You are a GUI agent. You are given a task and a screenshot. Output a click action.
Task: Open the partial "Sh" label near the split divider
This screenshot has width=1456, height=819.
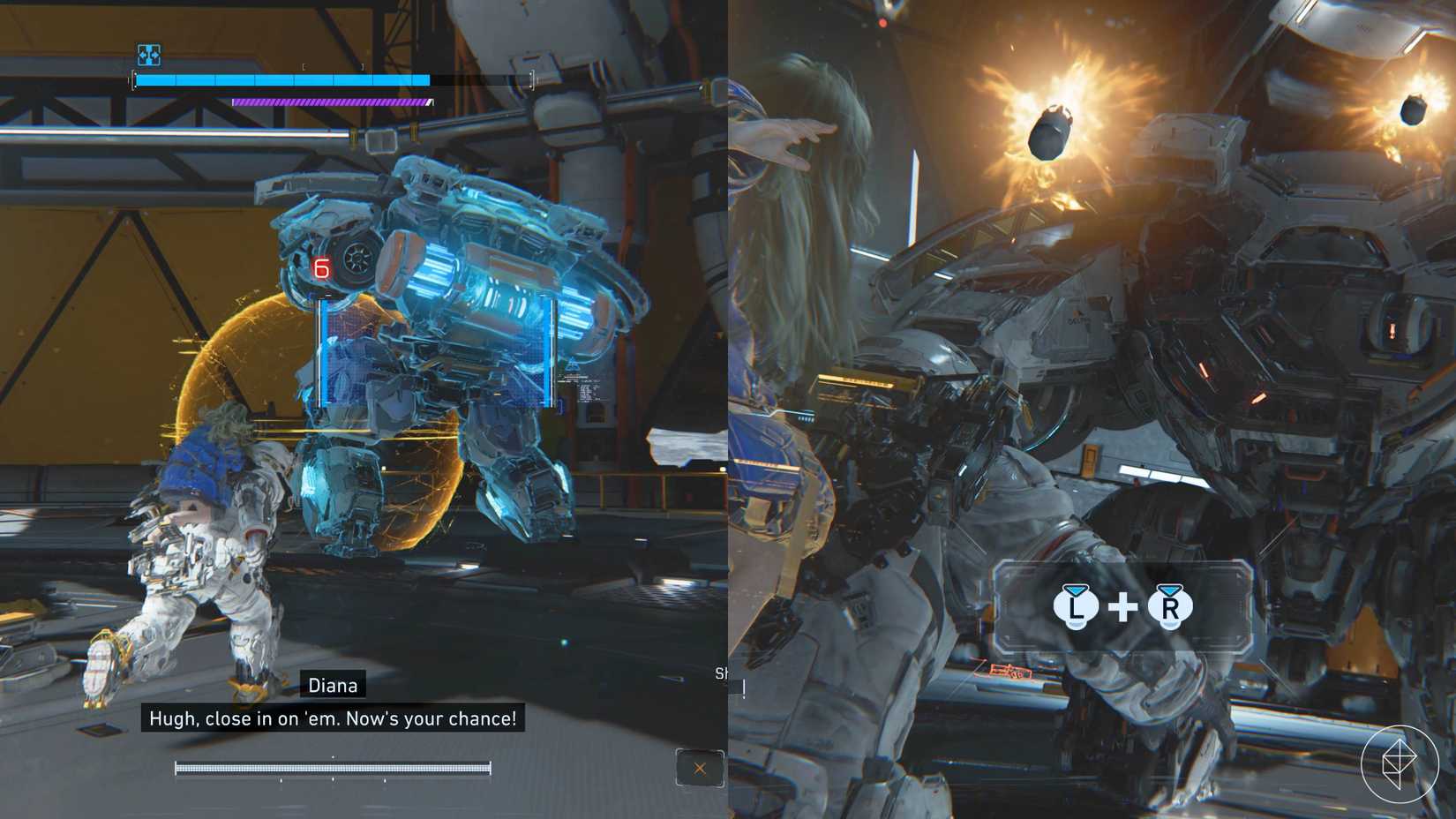point(722,672)
